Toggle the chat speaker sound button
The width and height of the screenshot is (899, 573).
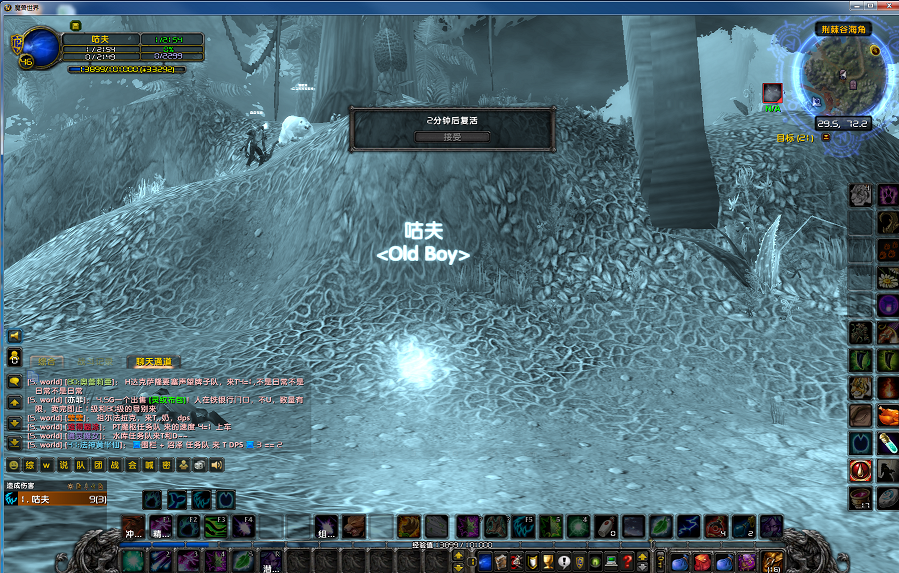point(217,465)
